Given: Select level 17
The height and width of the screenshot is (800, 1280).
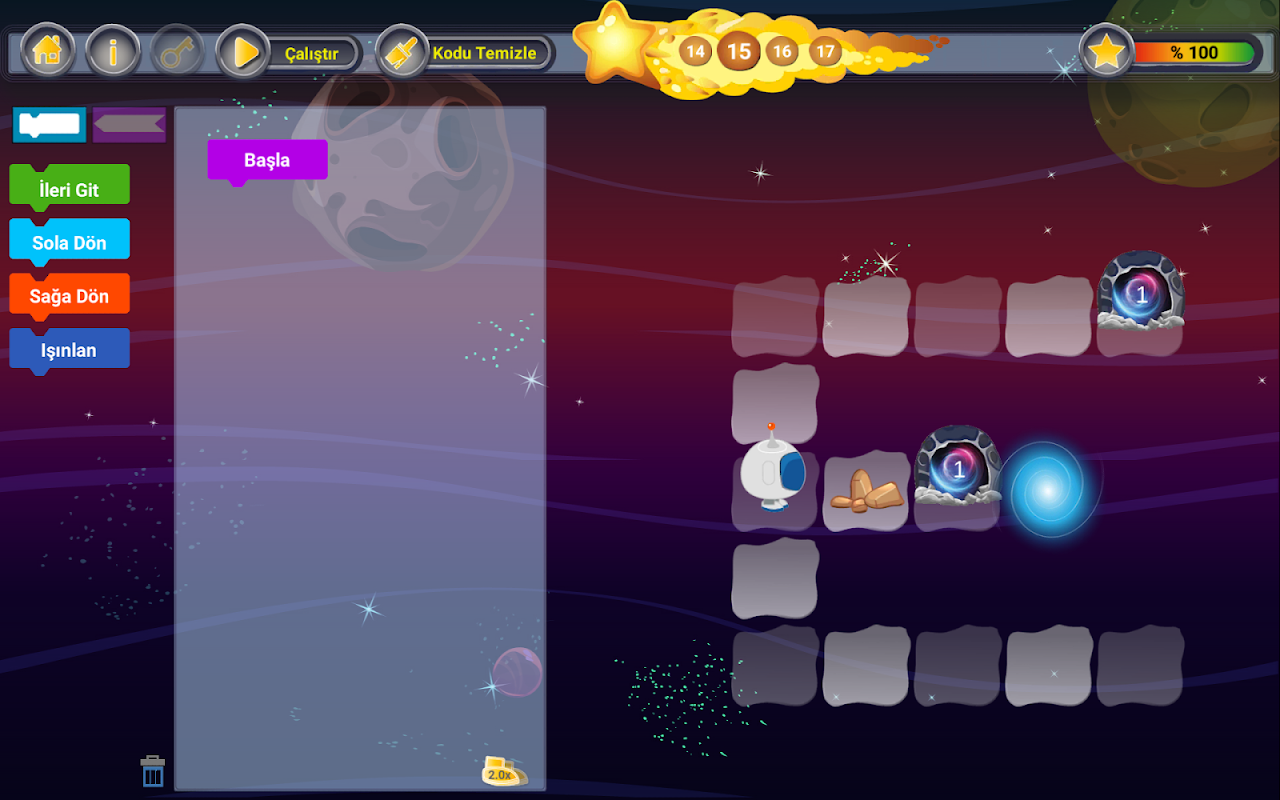Looking at the screenshot, I should pyautogui.click(x=825, y=51).
